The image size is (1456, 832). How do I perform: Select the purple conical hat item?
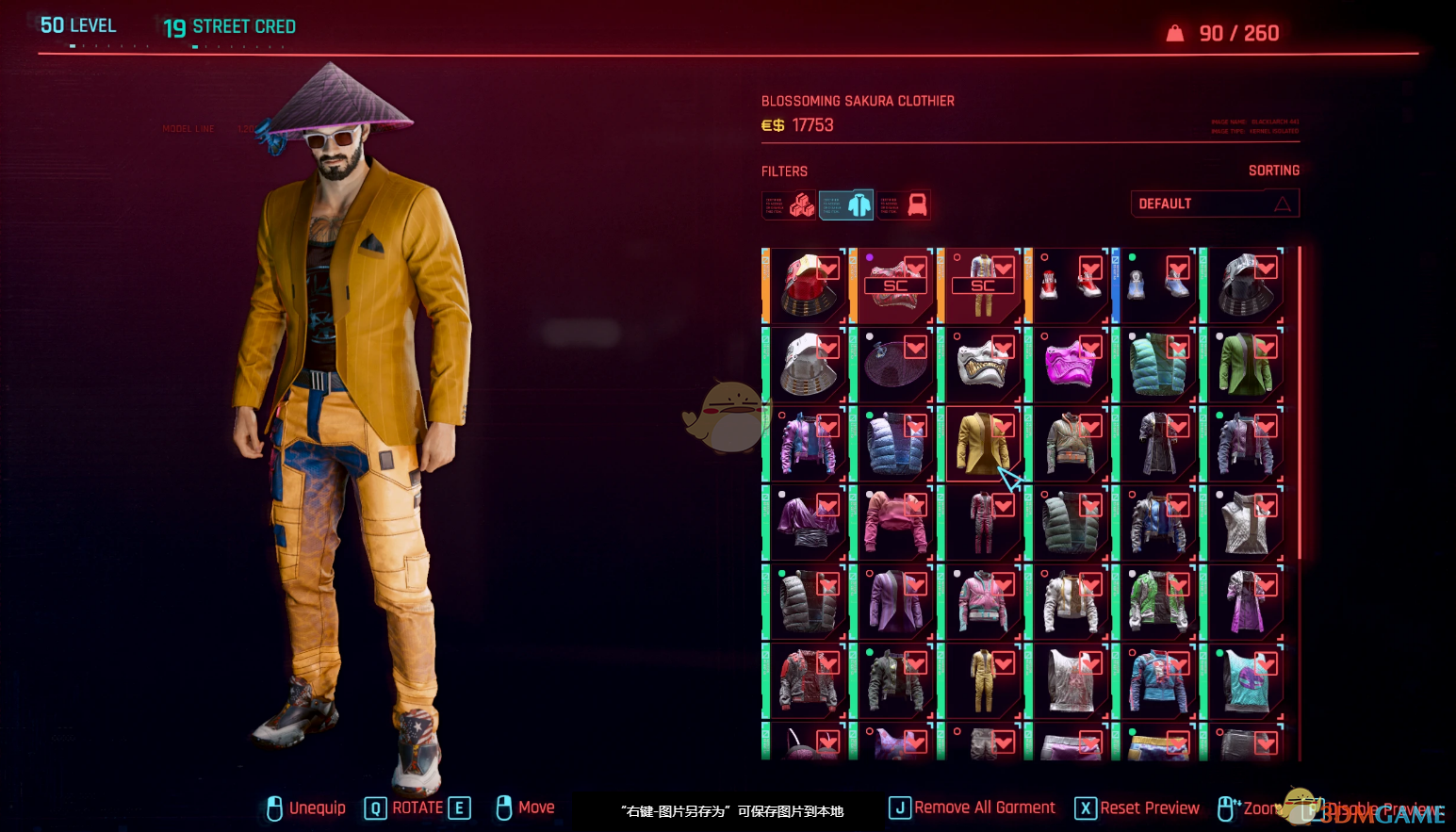(x=895, y=364)
